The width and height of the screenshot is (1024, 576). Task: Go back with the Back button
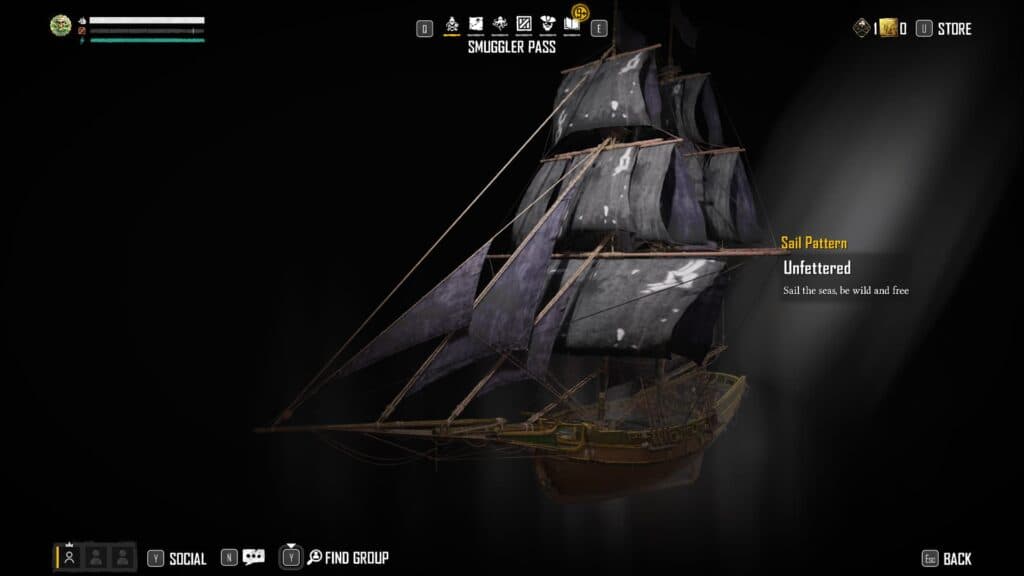(x=956, y=559)
